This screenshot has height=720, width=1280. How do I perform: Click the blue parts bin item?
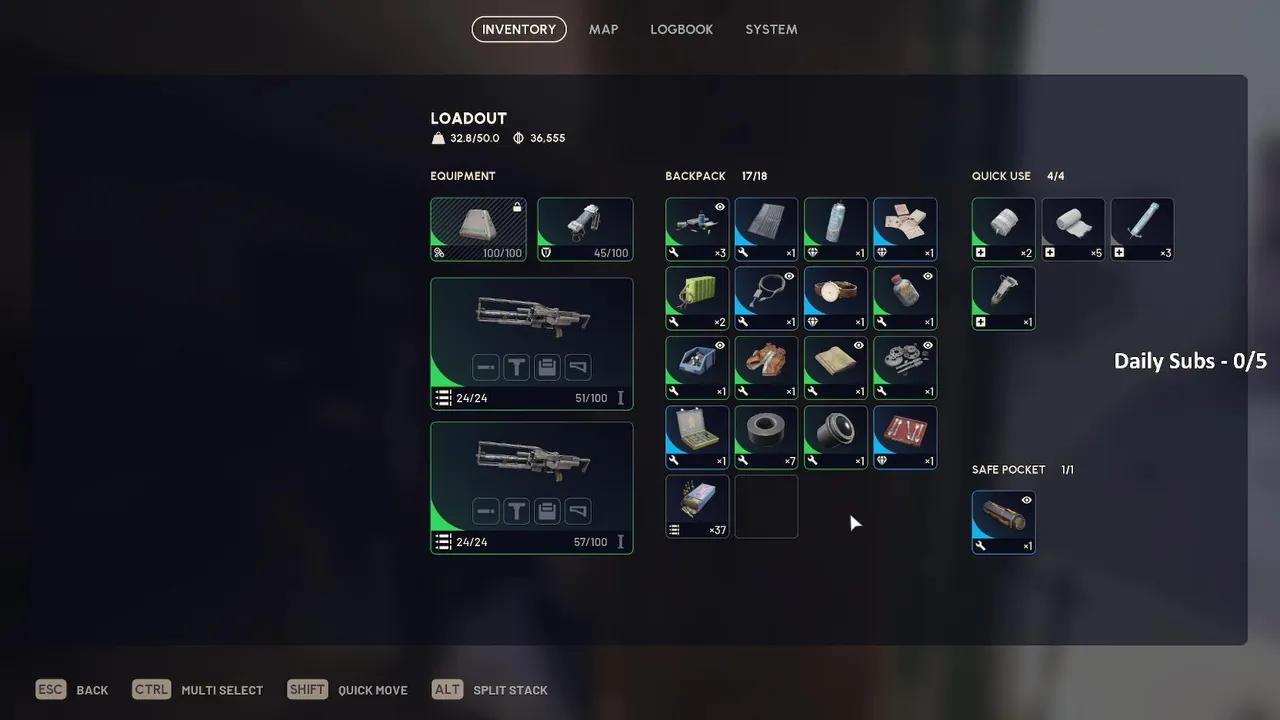(x=697, y=367)
